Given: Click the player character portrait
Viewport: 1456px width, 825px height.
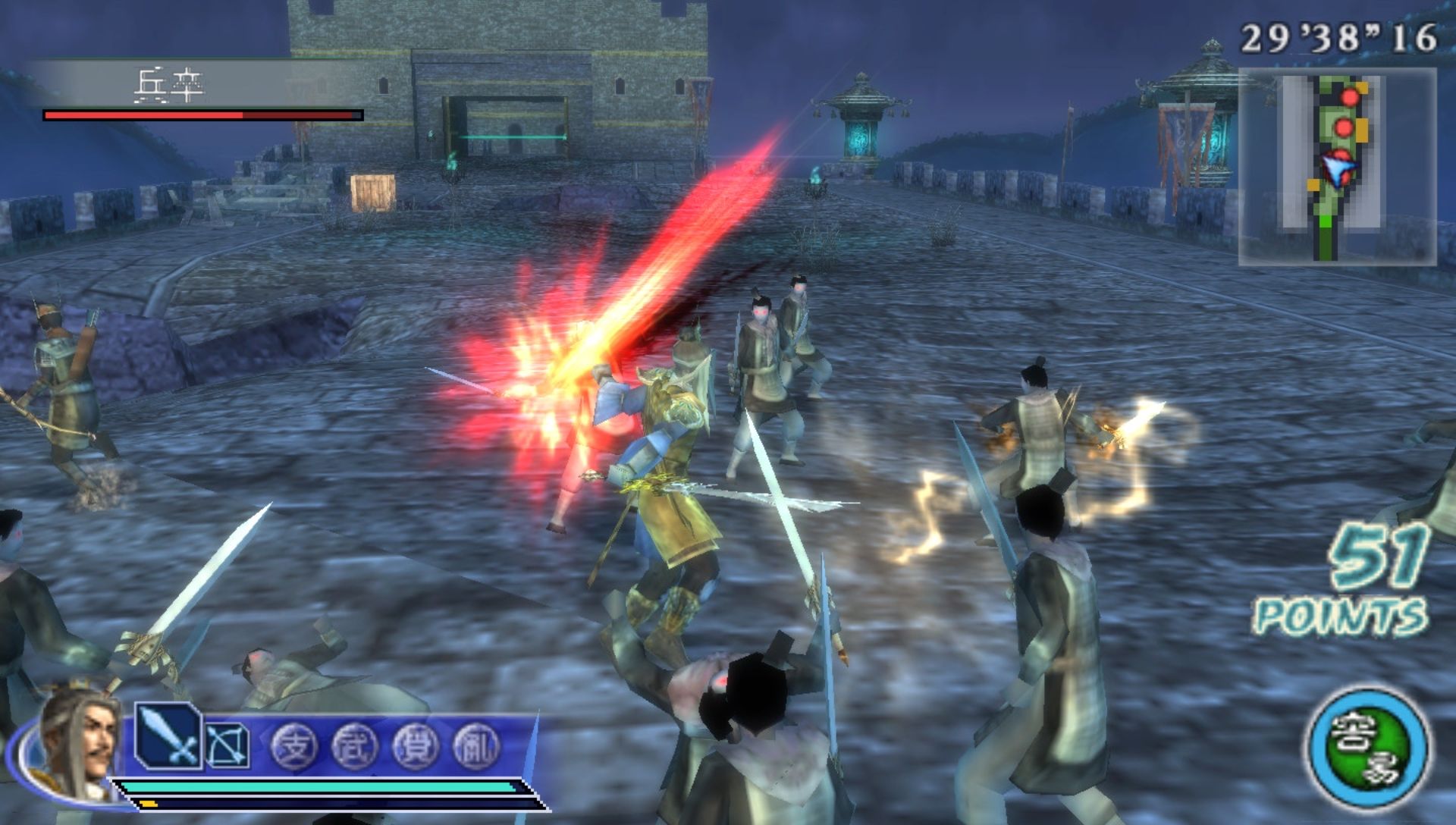Looking at the screenshot, I should click(x=78, y=743).
